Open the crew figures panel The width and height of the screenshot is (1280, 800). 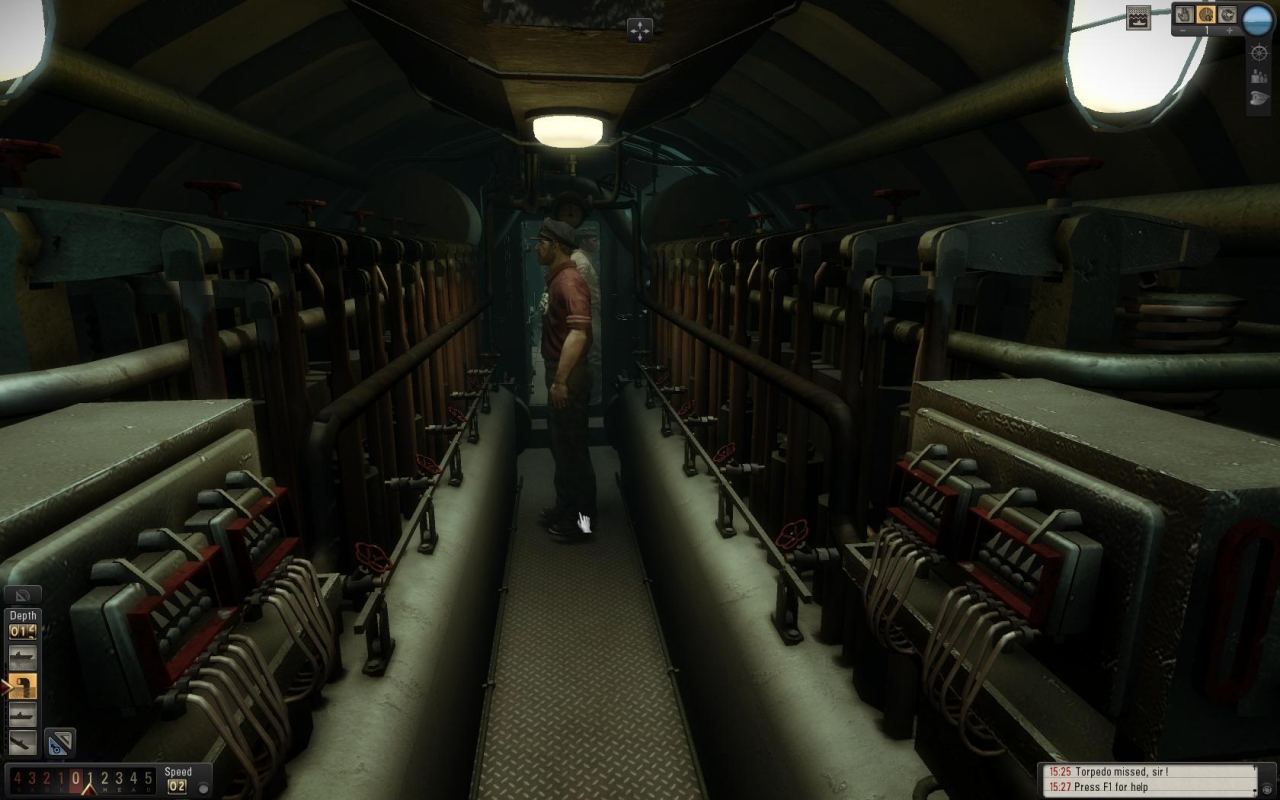point(1259,75)
